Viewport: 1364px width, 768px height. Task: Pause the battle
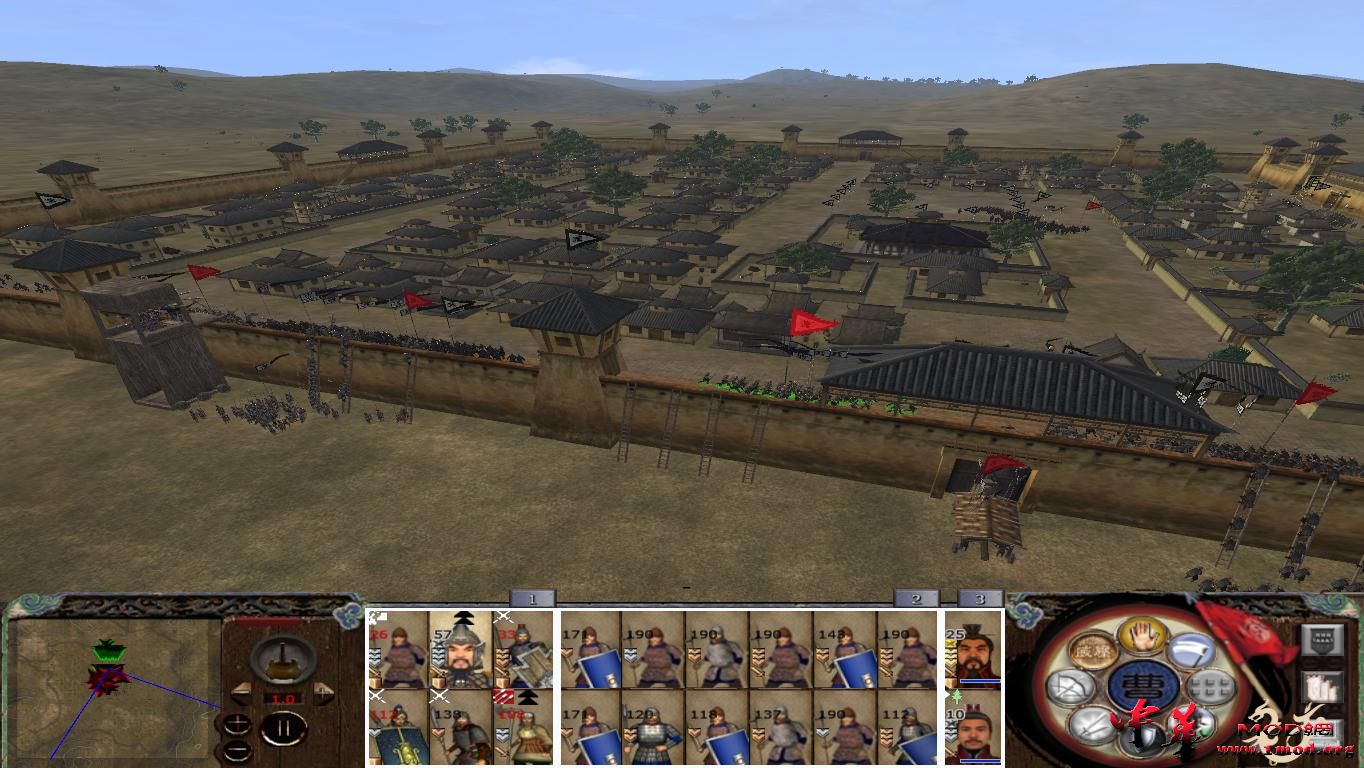[x=283, y=729]
